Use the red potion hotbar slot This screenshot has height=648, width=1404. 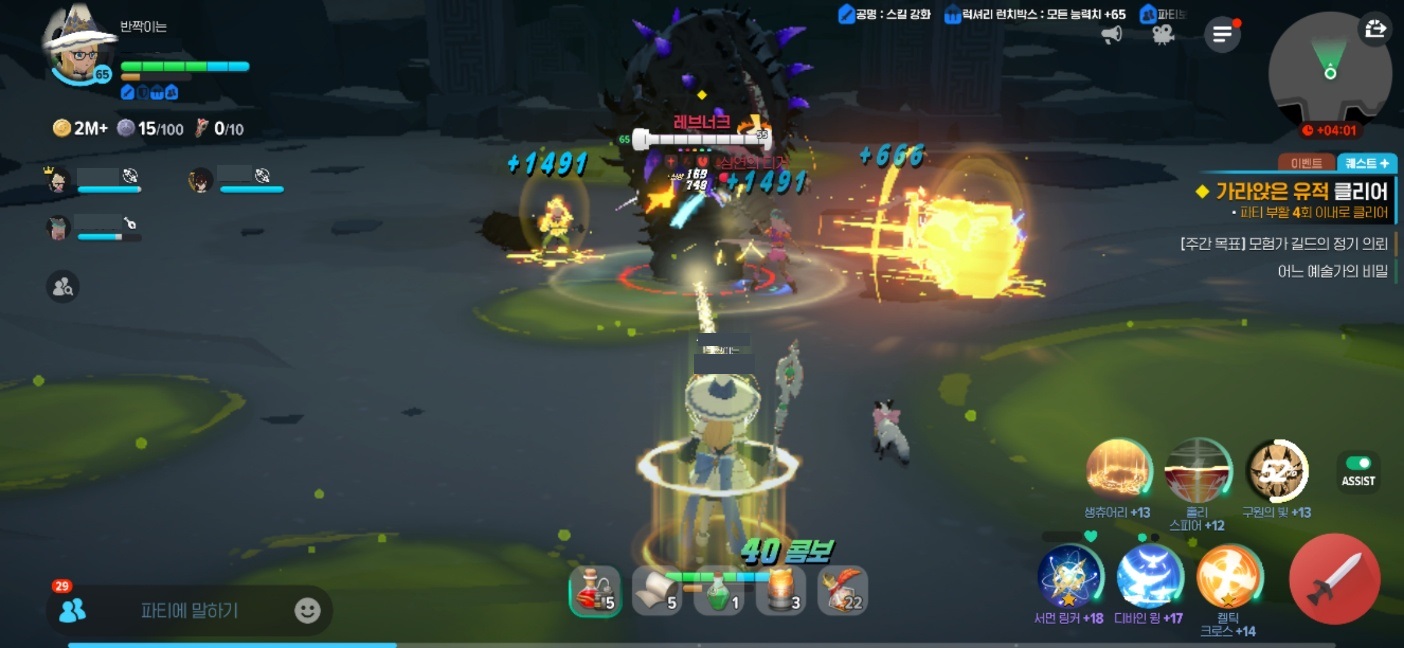click(x=596, y=591)
